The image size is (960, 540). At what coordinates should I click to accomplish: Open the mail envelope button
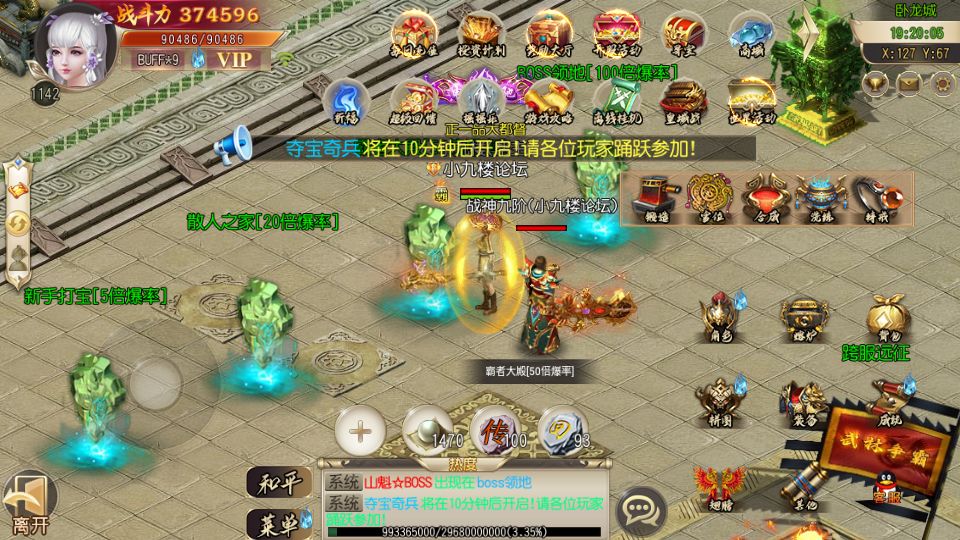pyautogui.click(x=908, y=84)
